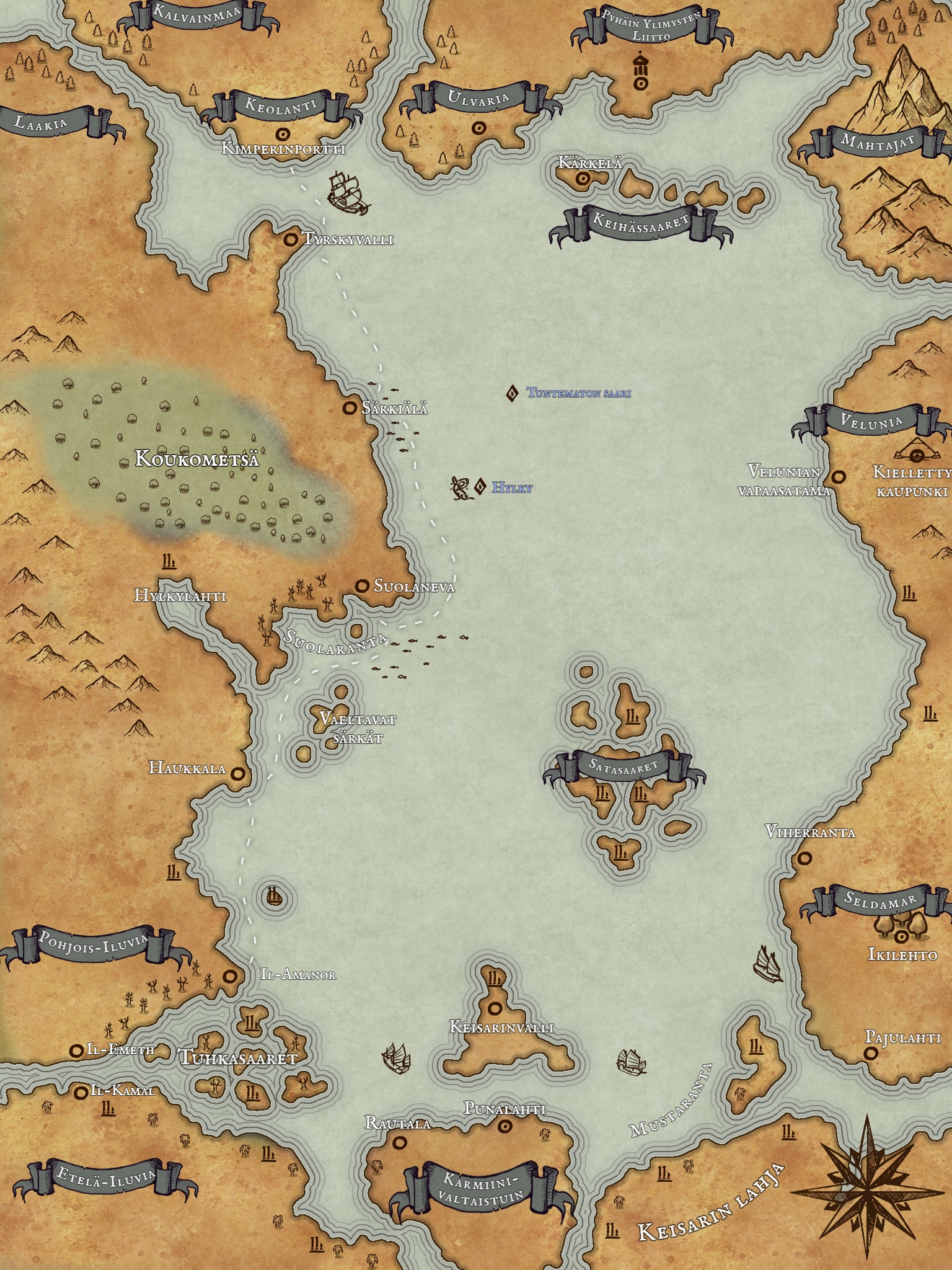Select the Tuntematon saari diamond marker
Screen dimensions: 952x1270
[512, 393]
